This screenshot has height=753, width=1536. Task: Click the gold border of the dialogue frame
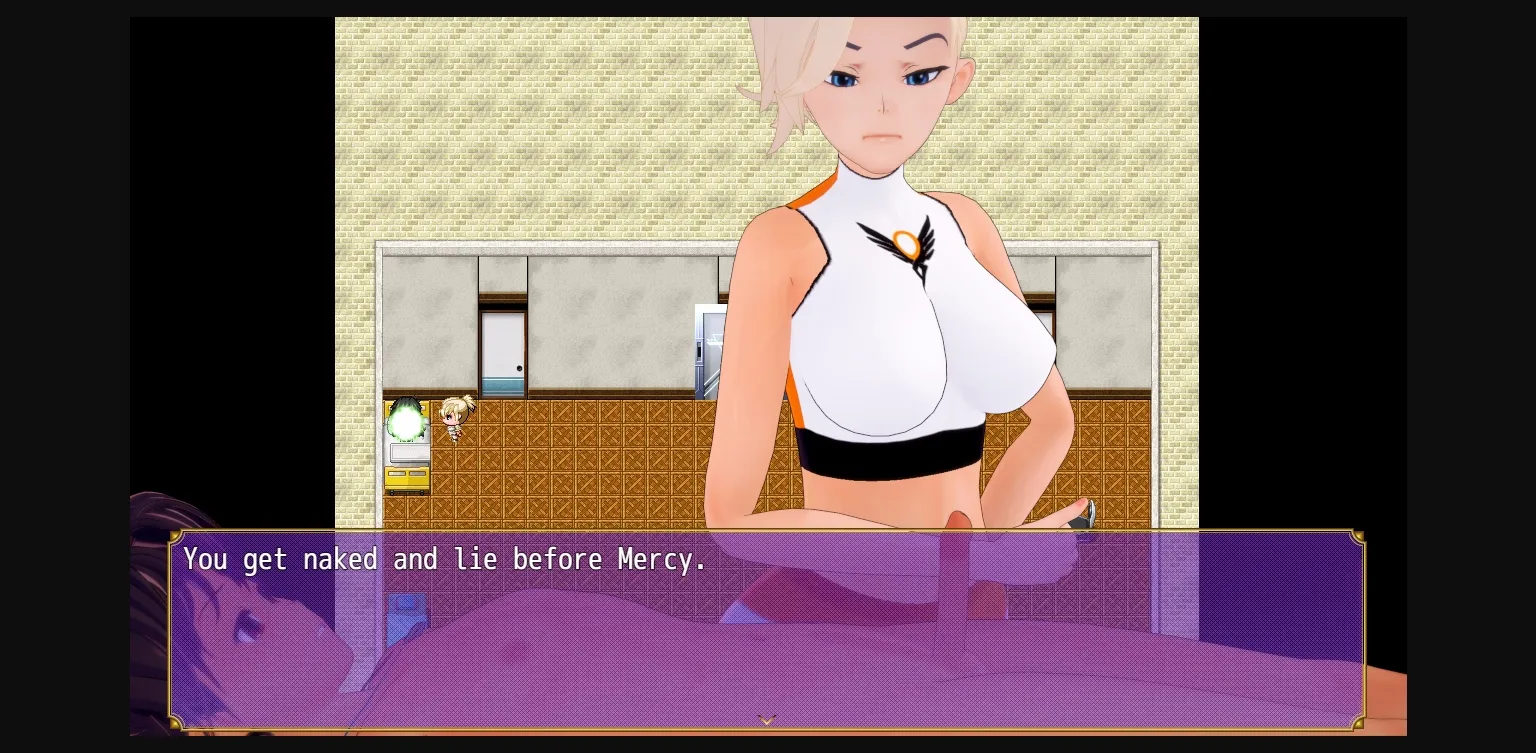pos(767,535)
